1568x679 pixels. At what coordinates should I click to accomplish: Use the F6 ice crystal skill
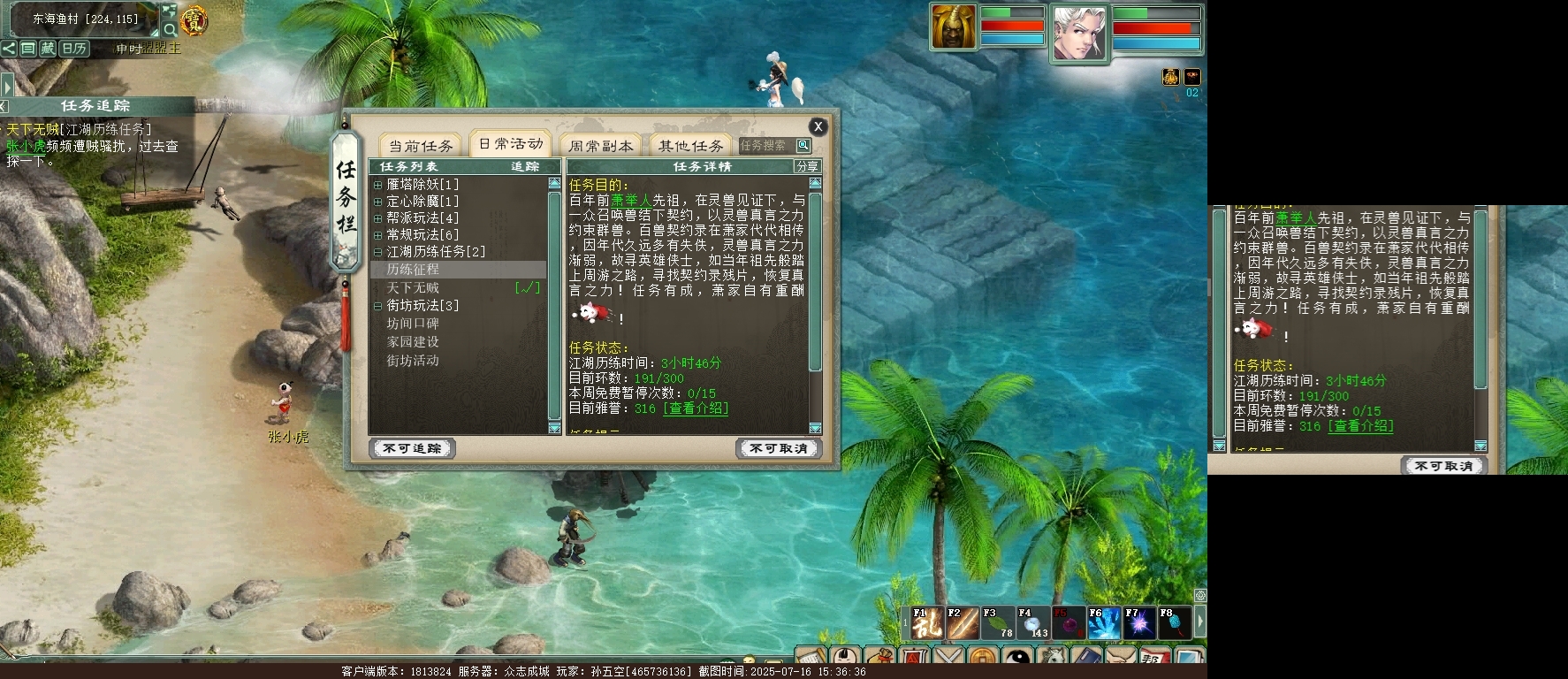(1104, 623)
